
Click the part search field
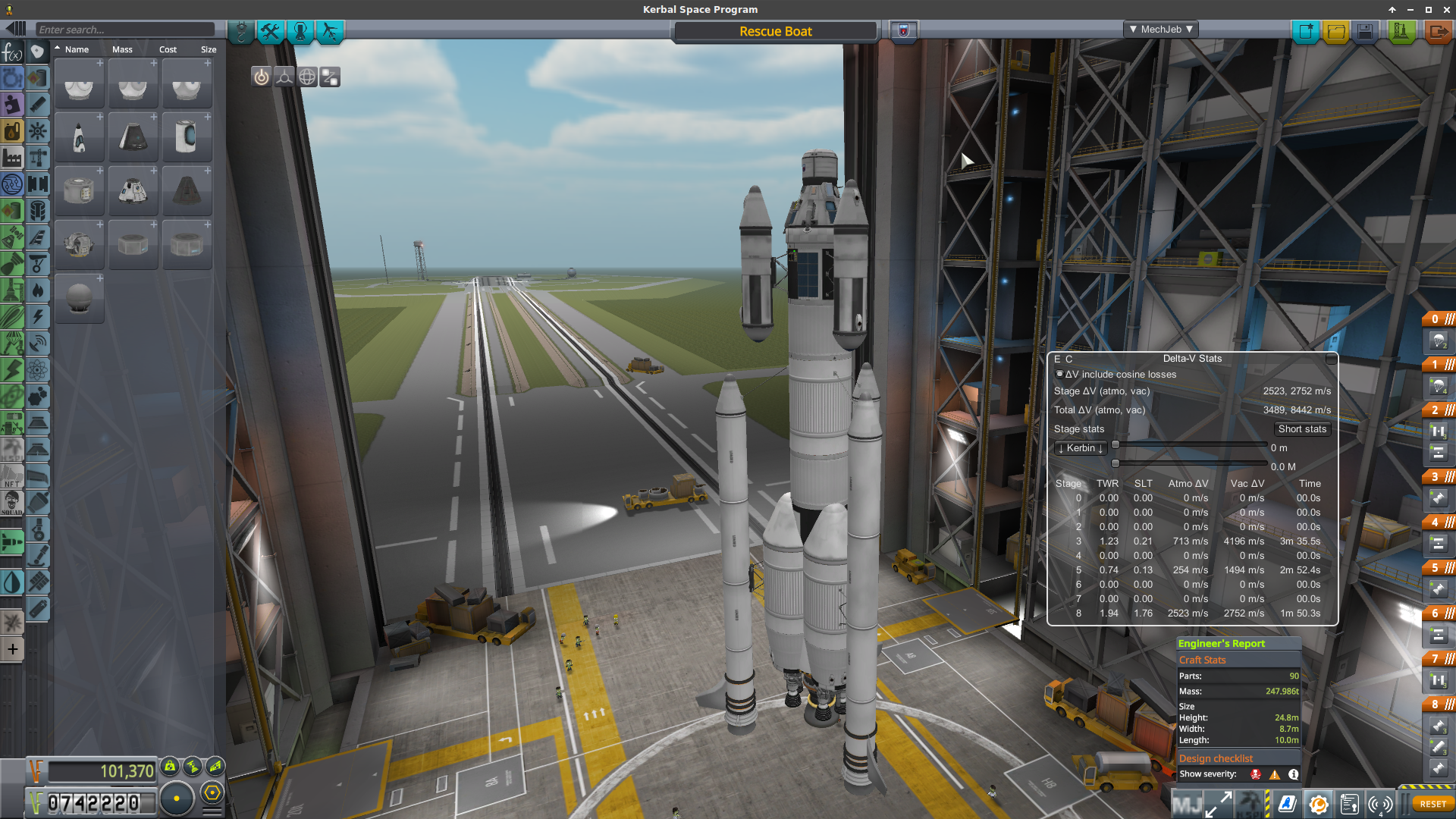(125, 30)
